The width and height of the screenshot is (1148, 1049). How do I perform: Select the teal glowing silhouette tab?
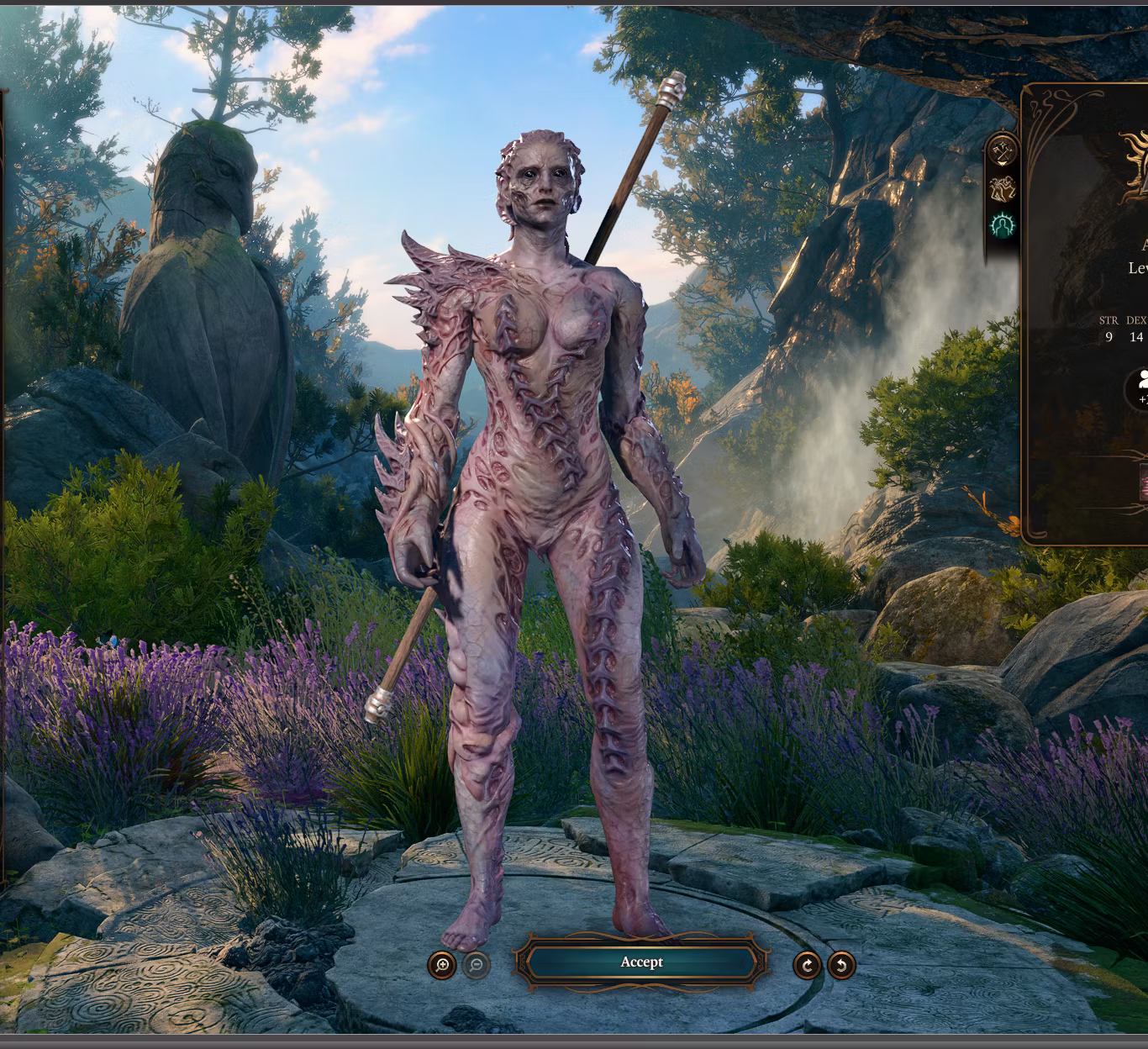coord(1003,225)
